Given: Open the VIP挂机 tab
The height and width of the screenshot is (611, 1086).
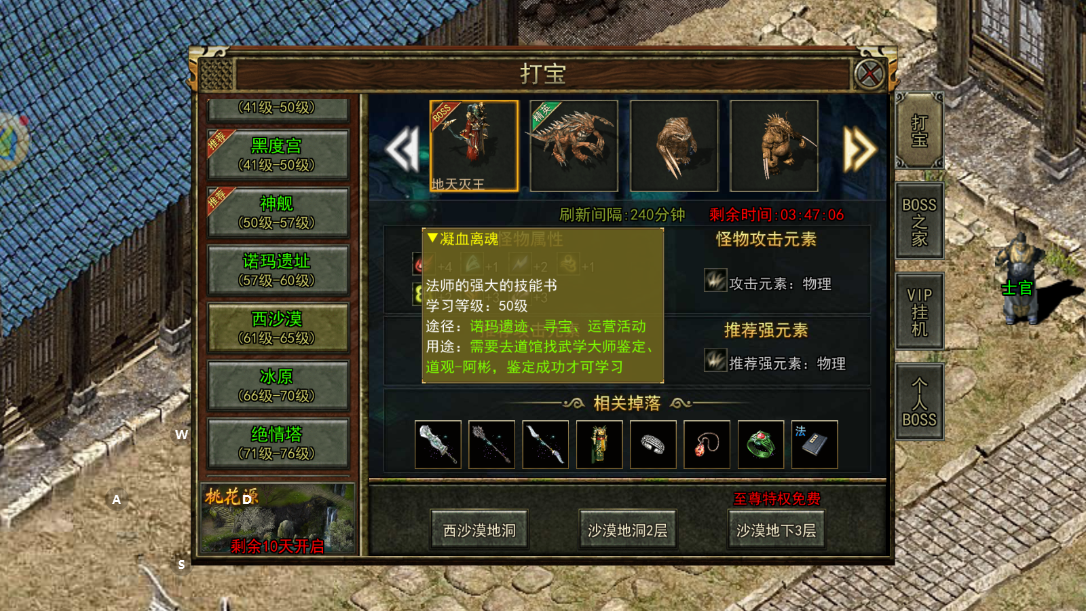Looking at the screenshot, I should click(919, 311).
